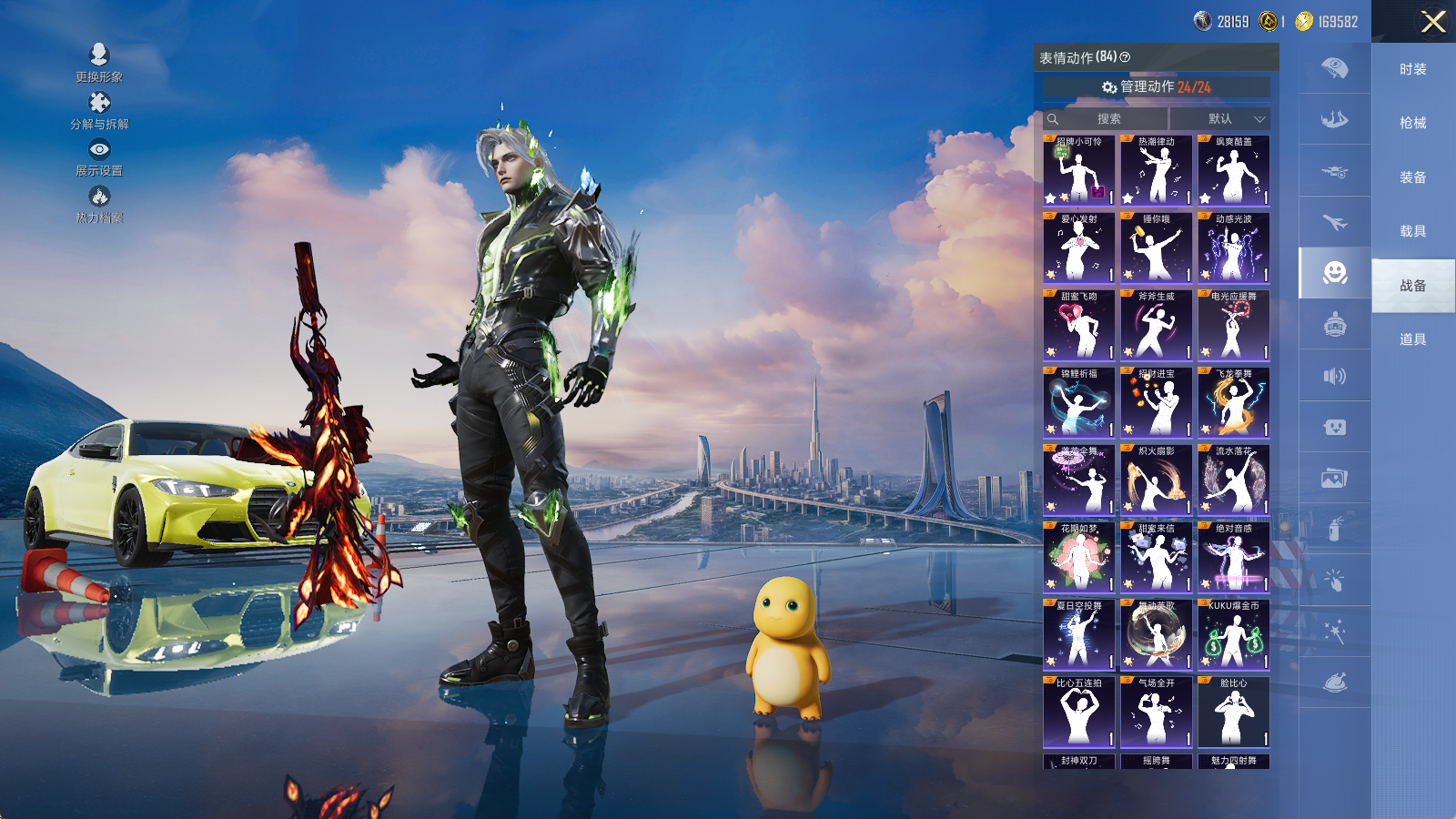Choose the 比心五连拍 emote
Viewport: 1456px width, 819px height.
(x=1079, y=713)
